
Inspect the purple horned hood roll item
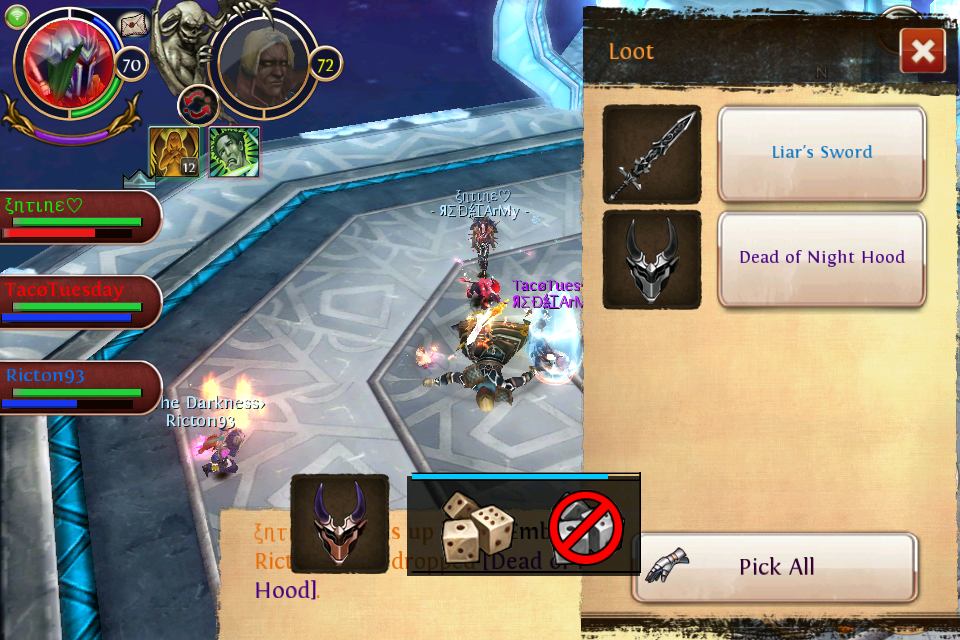pyautogui.click(x=339, y=523)
